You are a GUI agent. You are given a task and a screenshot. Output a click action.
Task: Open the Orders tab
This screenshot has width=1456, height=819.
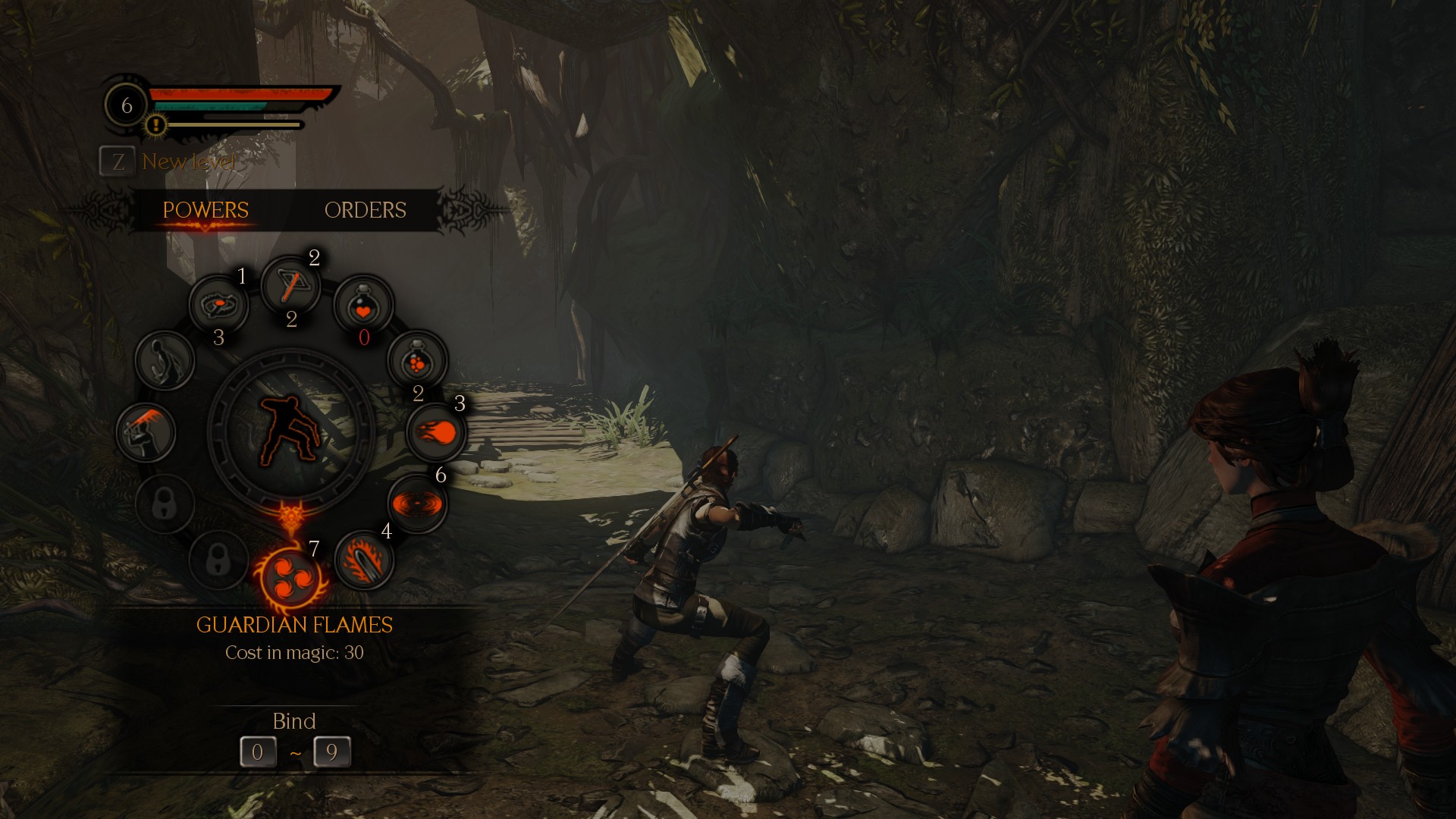[365, 210]
